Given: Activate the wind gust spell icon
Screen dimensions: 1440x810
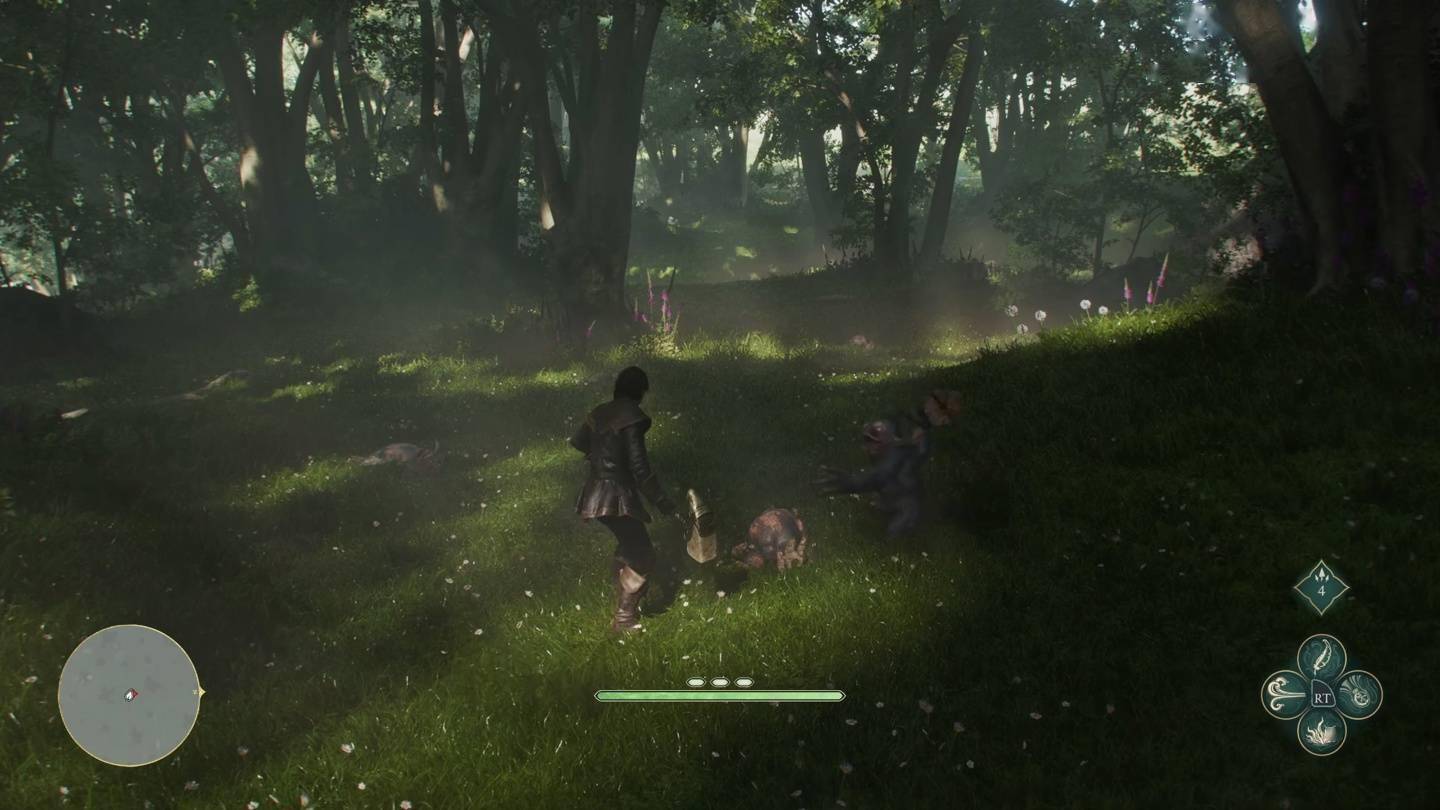Looking at the screenshot, I should [x=1284, y=694].
